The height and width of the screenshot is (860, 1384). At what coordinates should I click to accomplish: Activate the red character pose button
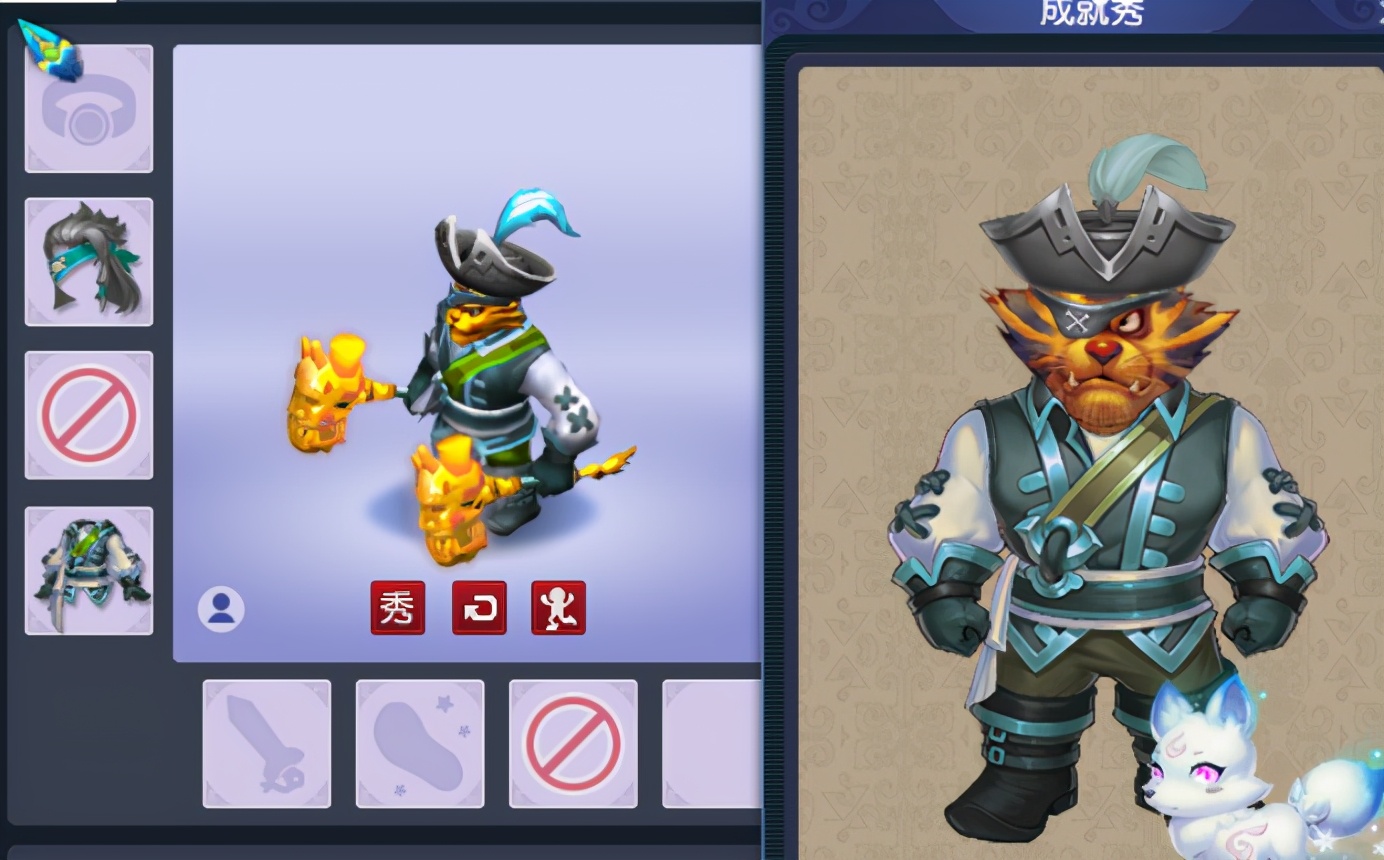click(558, 607)
